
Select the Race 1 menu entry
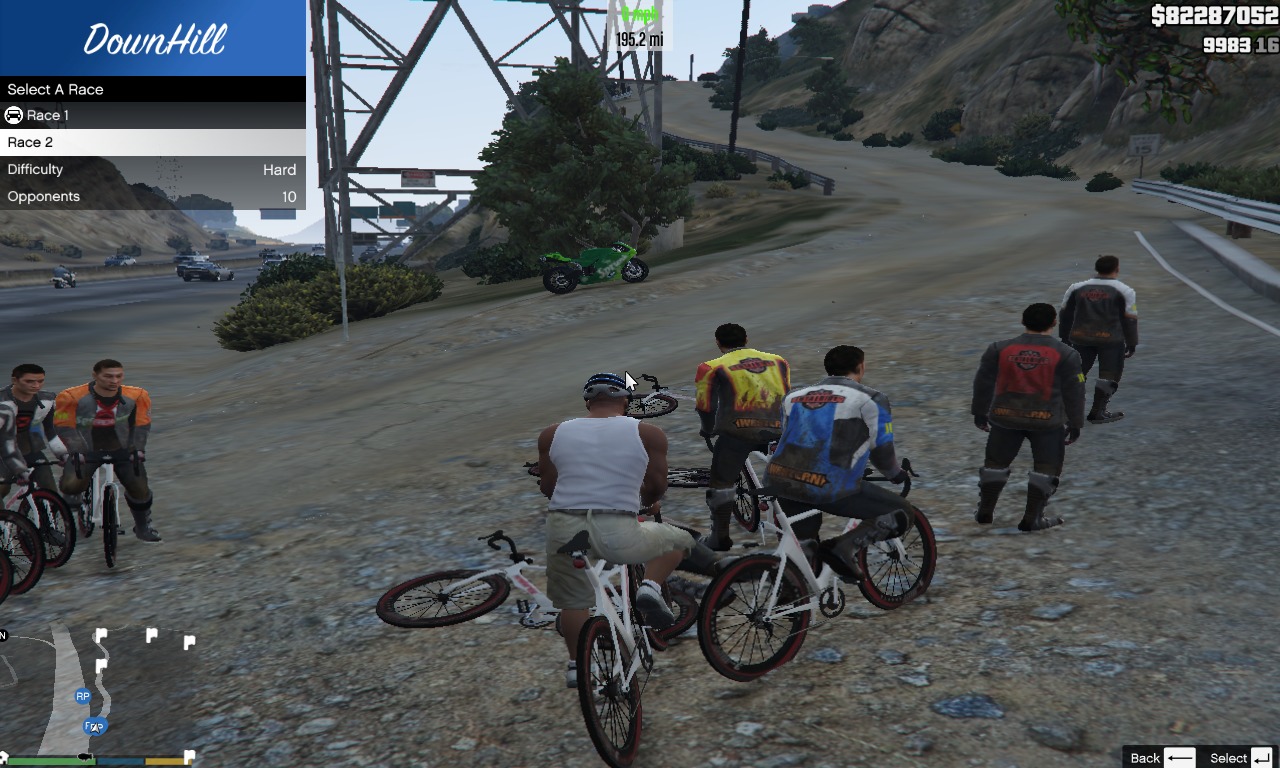point(152,115)
